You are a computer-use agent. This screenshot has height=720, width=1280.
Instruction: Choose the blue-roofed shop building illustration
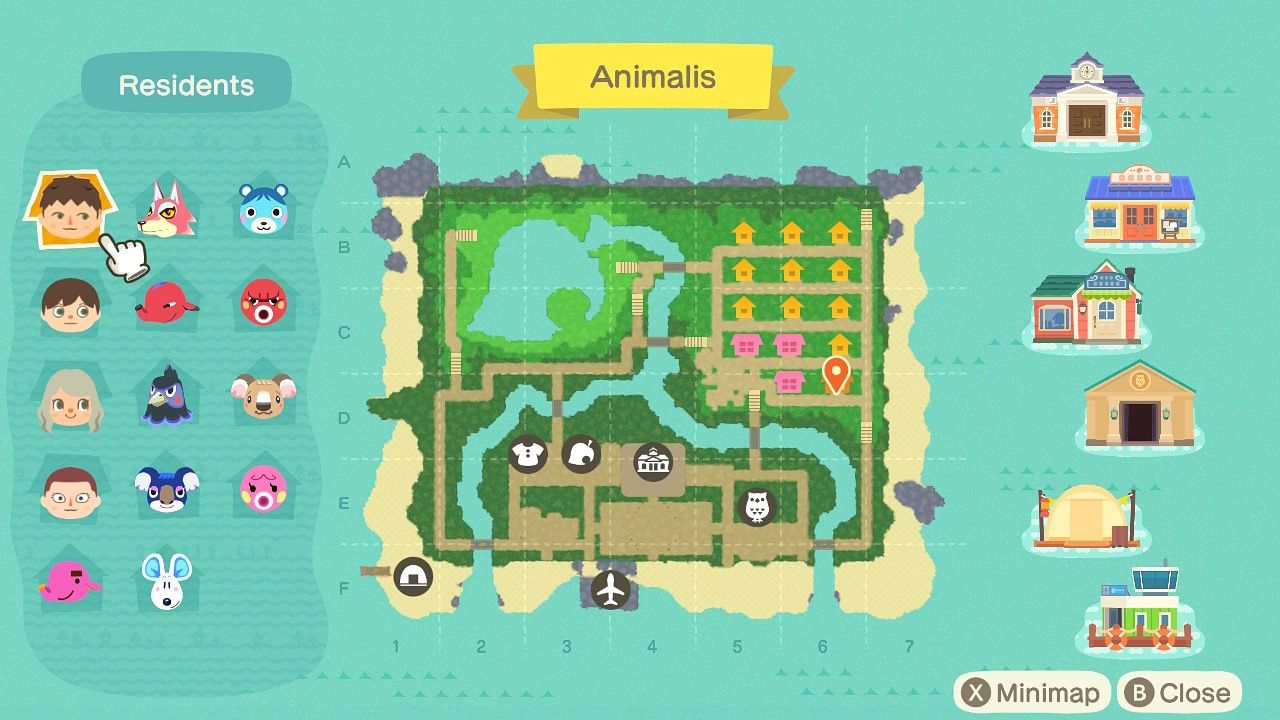[1140, 207]
